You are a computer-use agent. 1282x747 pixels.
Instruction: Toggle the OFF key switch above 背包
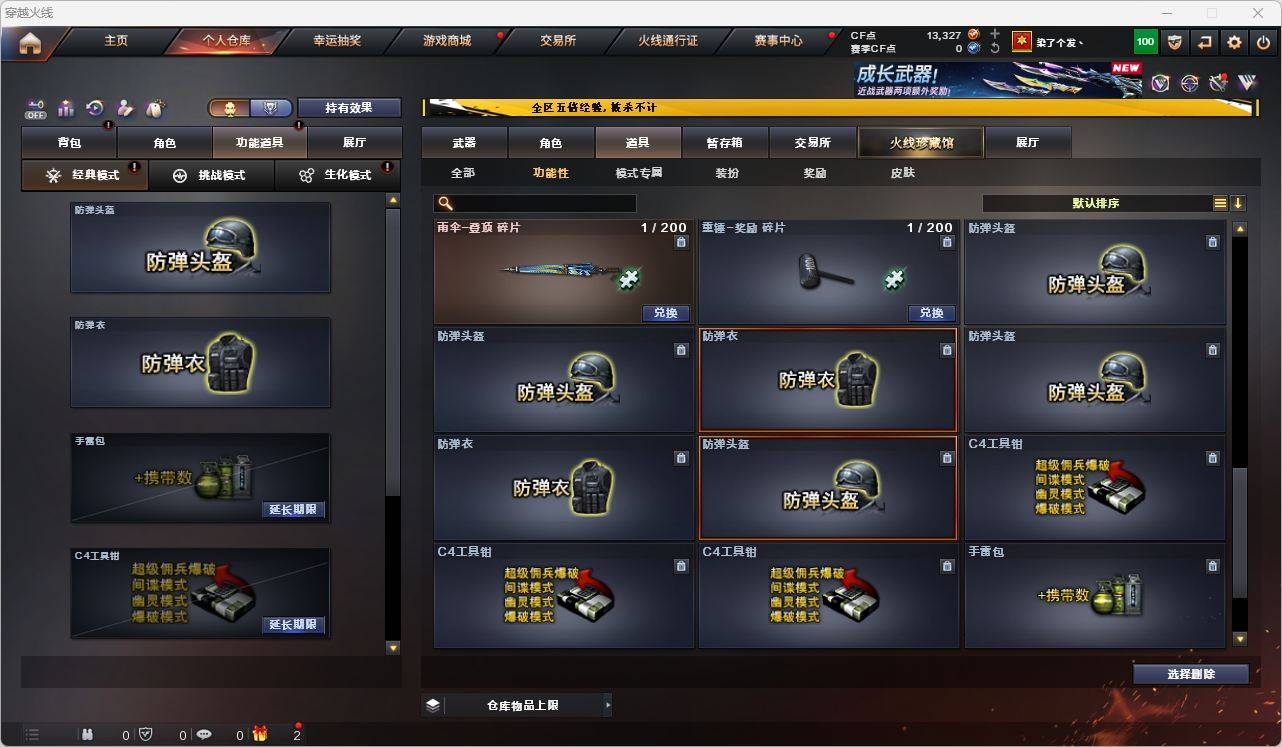click(35, 109)
